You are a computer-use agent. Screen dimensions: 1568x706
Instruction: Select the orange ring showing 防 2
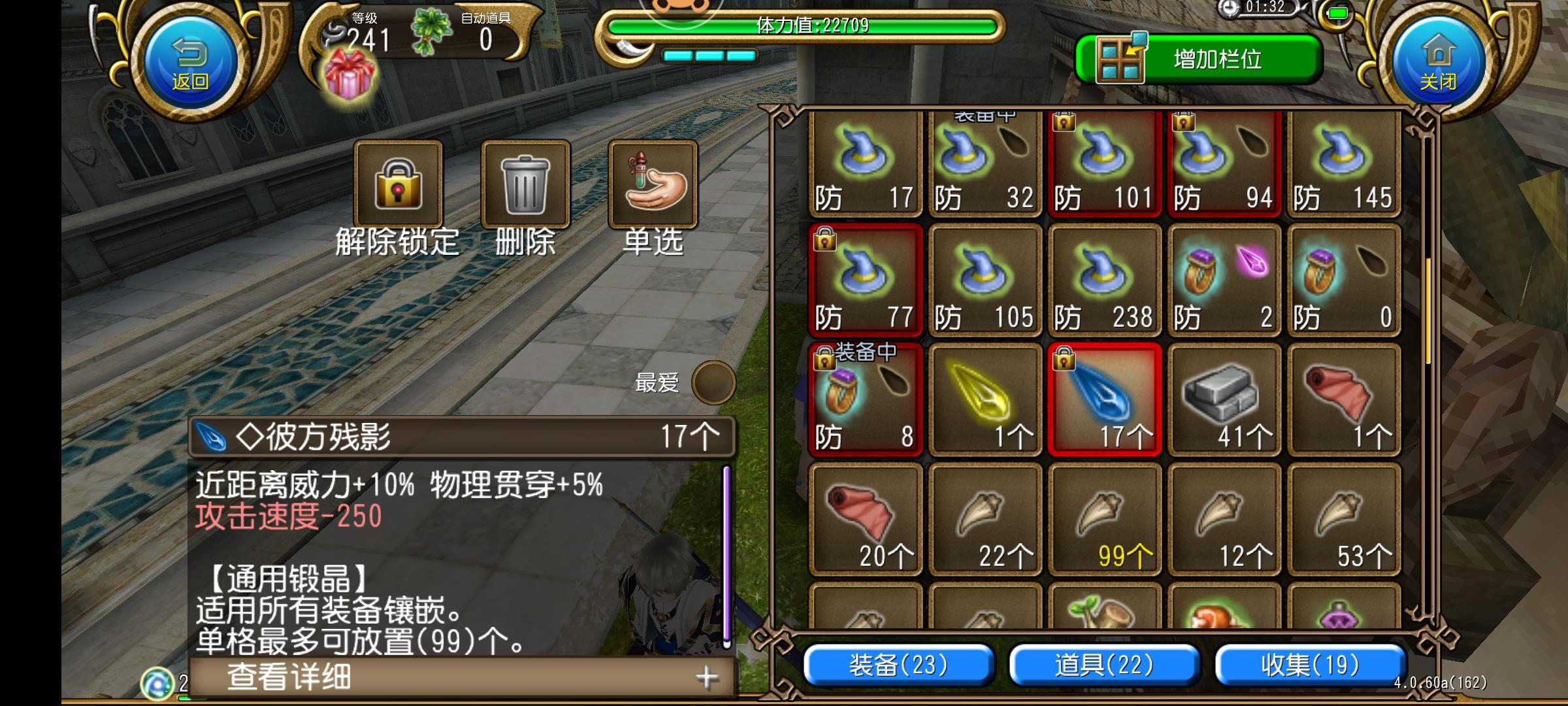tap(1225, 281)
